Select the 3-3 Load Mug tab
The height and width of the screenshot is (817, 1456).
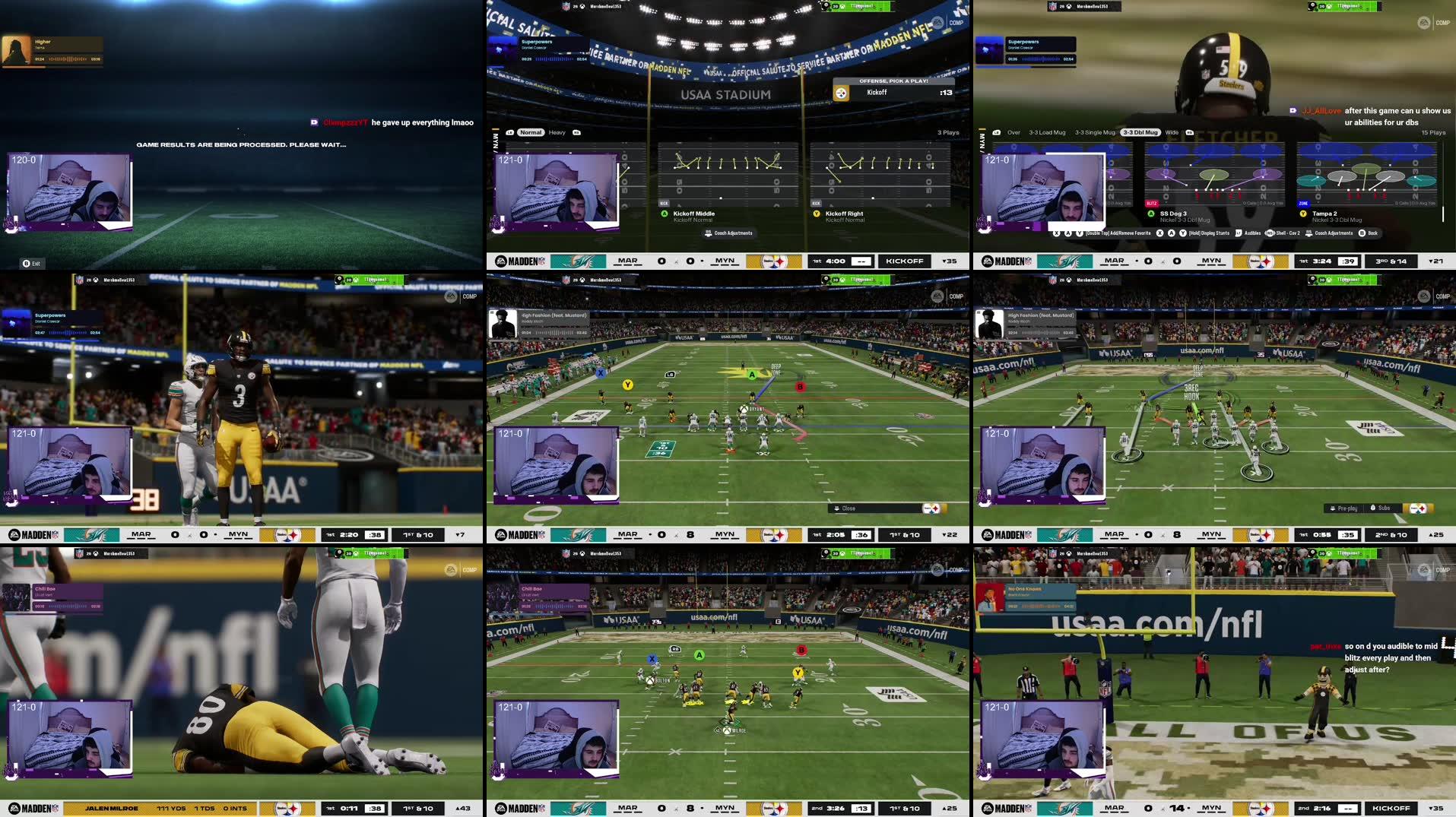[1047, 132]
